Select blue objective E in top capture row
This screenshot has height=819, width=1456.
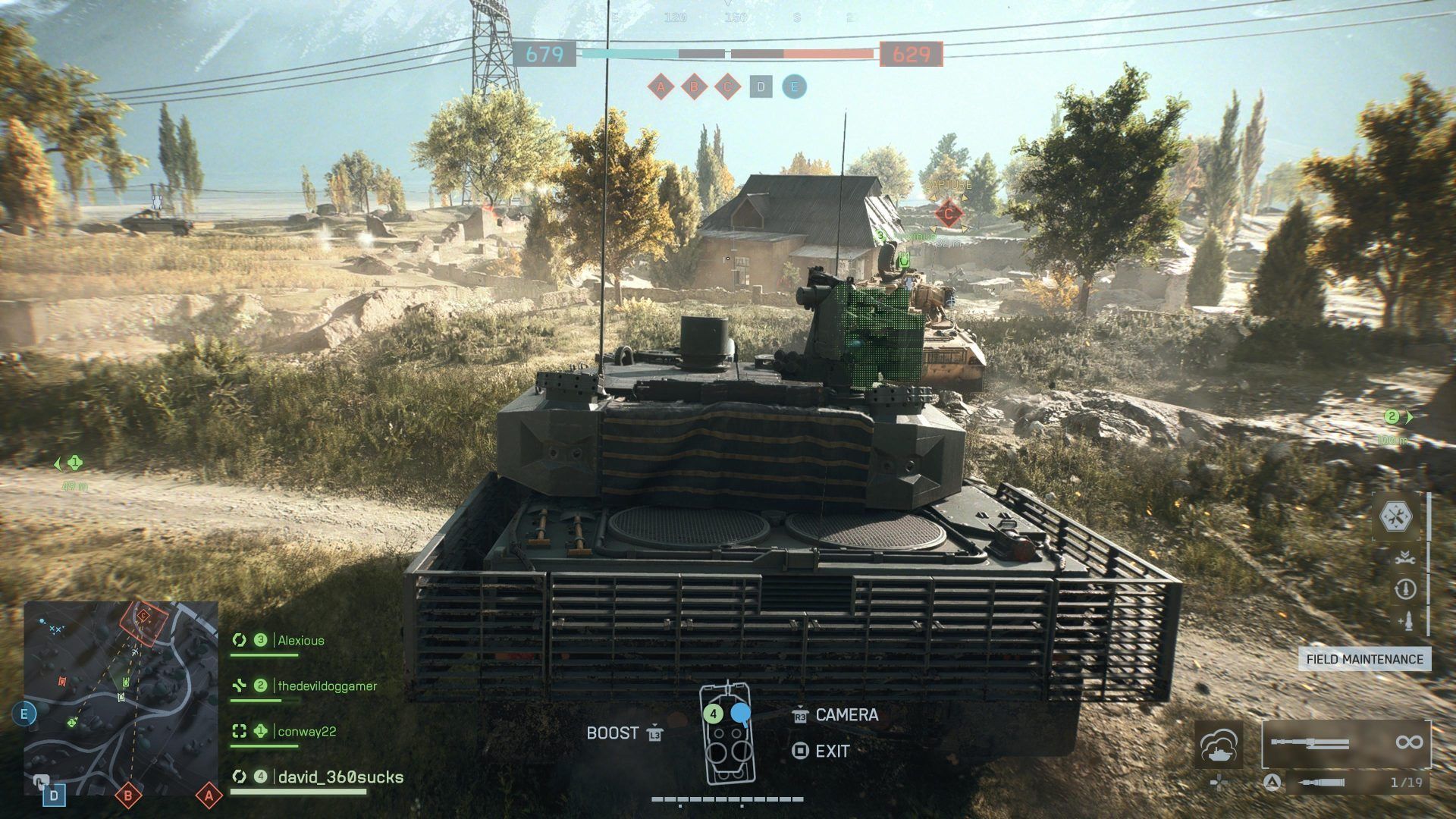pyautogui.click(x=794, y=87)
